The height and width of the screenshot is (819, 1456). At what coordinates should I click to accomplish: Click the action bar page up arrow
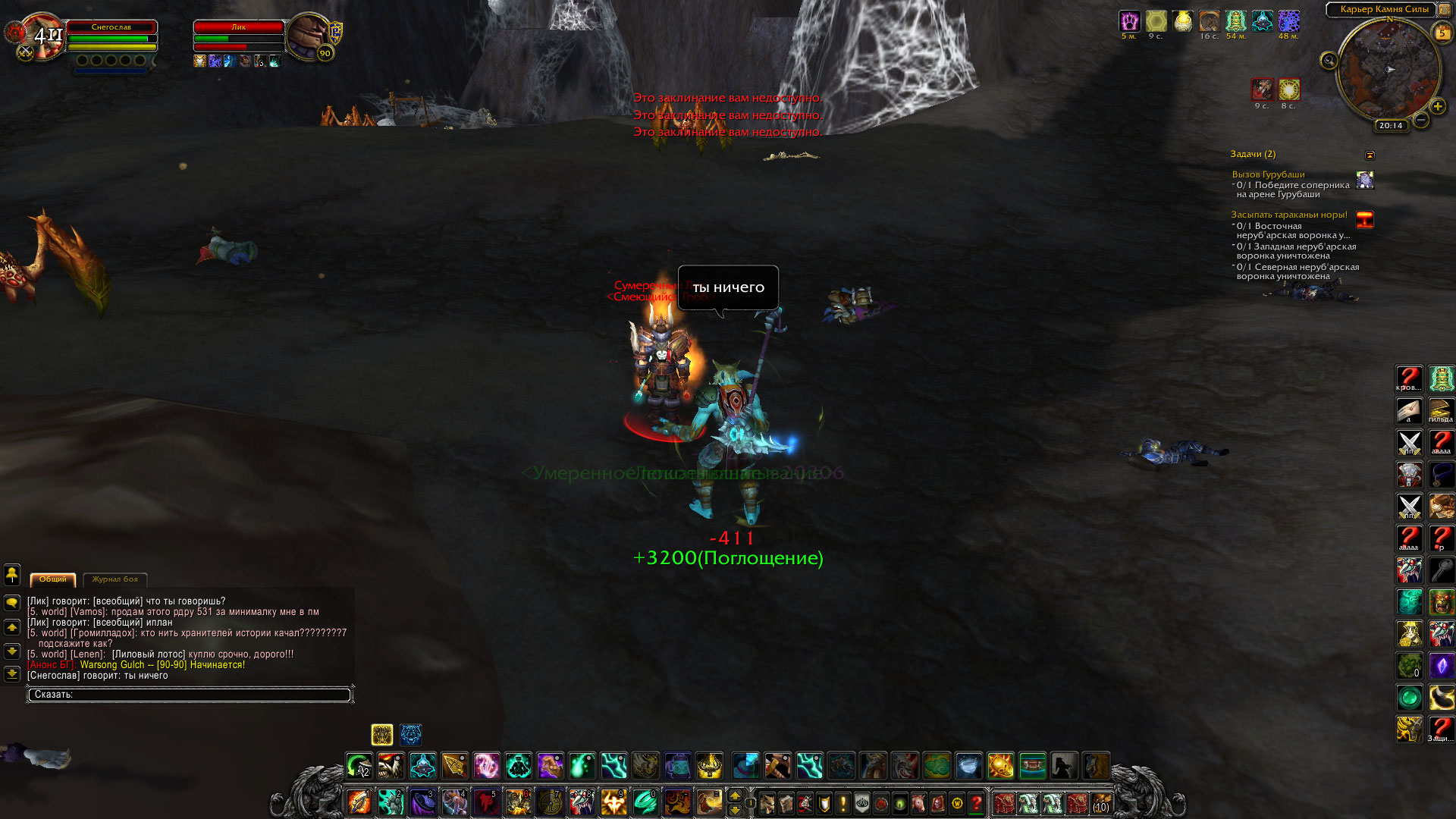[734, 795]
